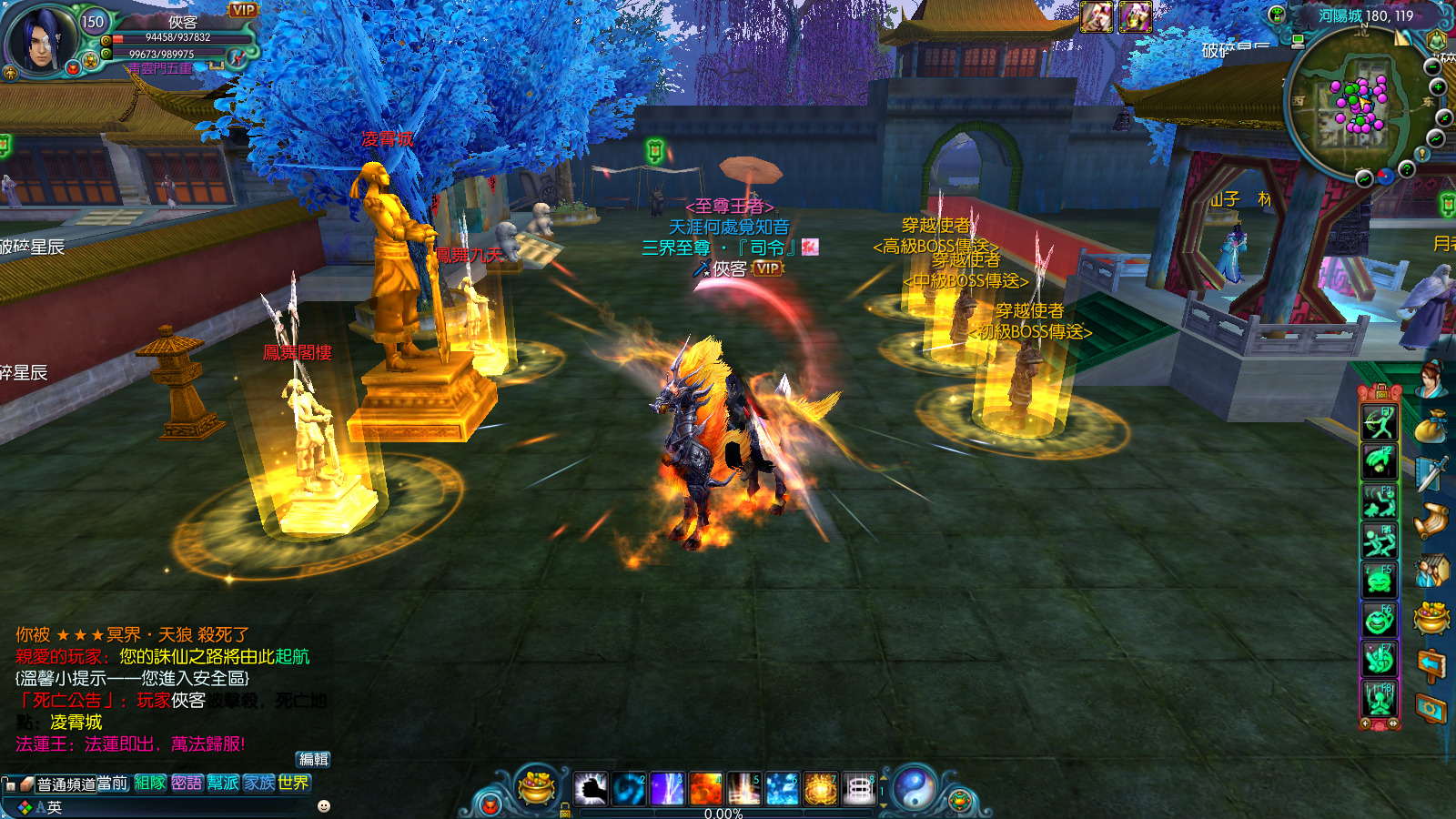Use the F5 green smiling face action
The height and width of the screenshot is (819, 1456).
tap(1379, 580)
